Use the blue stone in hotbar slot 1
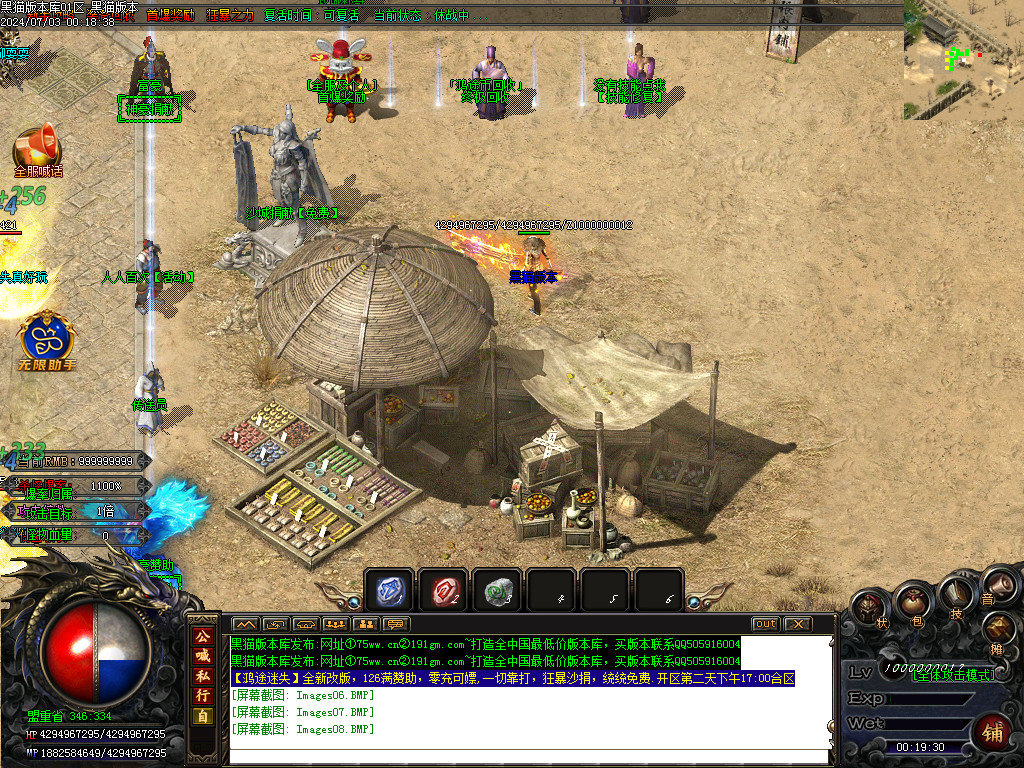This screenshot has width=1024, height=768. pos(388,592)
